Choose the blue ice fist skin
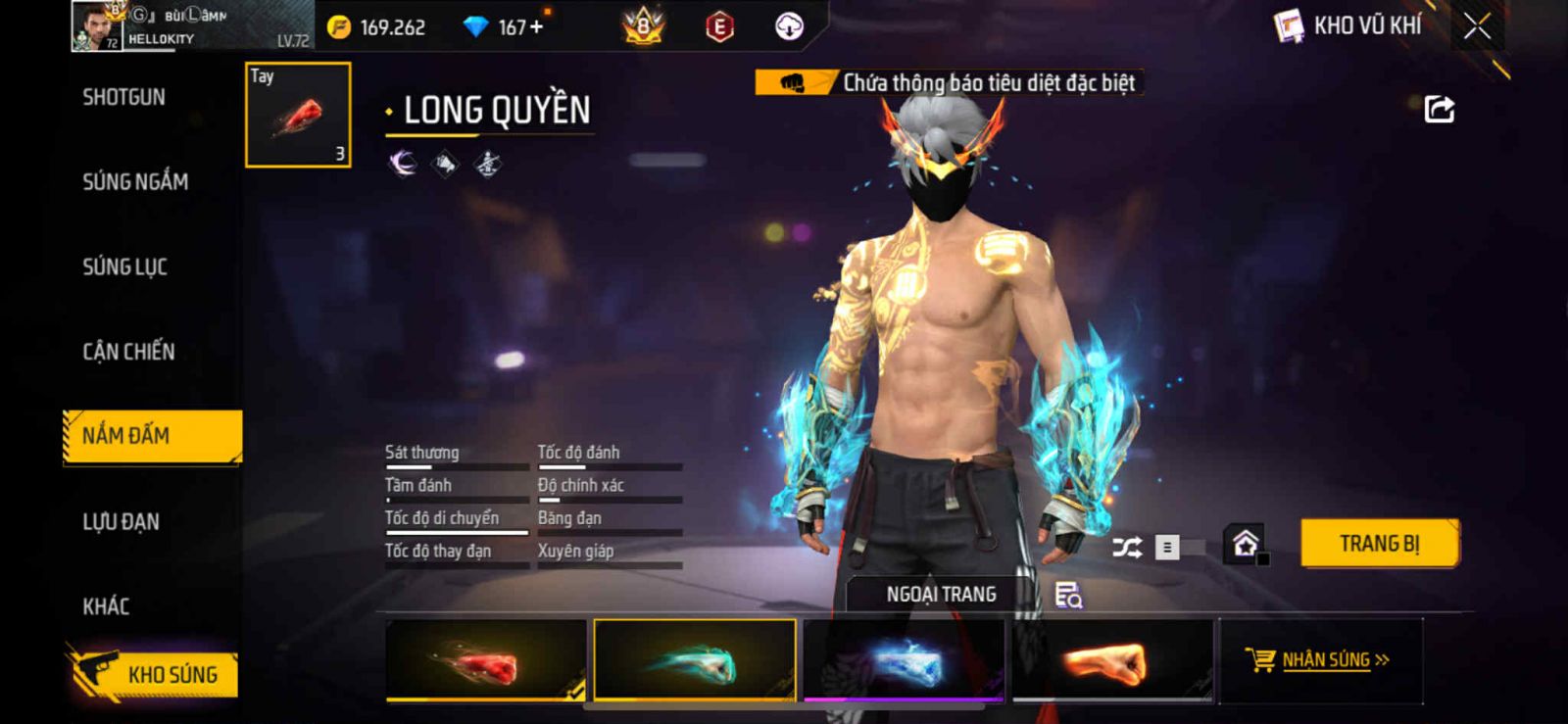This screenshot has width=1568, height=724. tap(904, 660)
